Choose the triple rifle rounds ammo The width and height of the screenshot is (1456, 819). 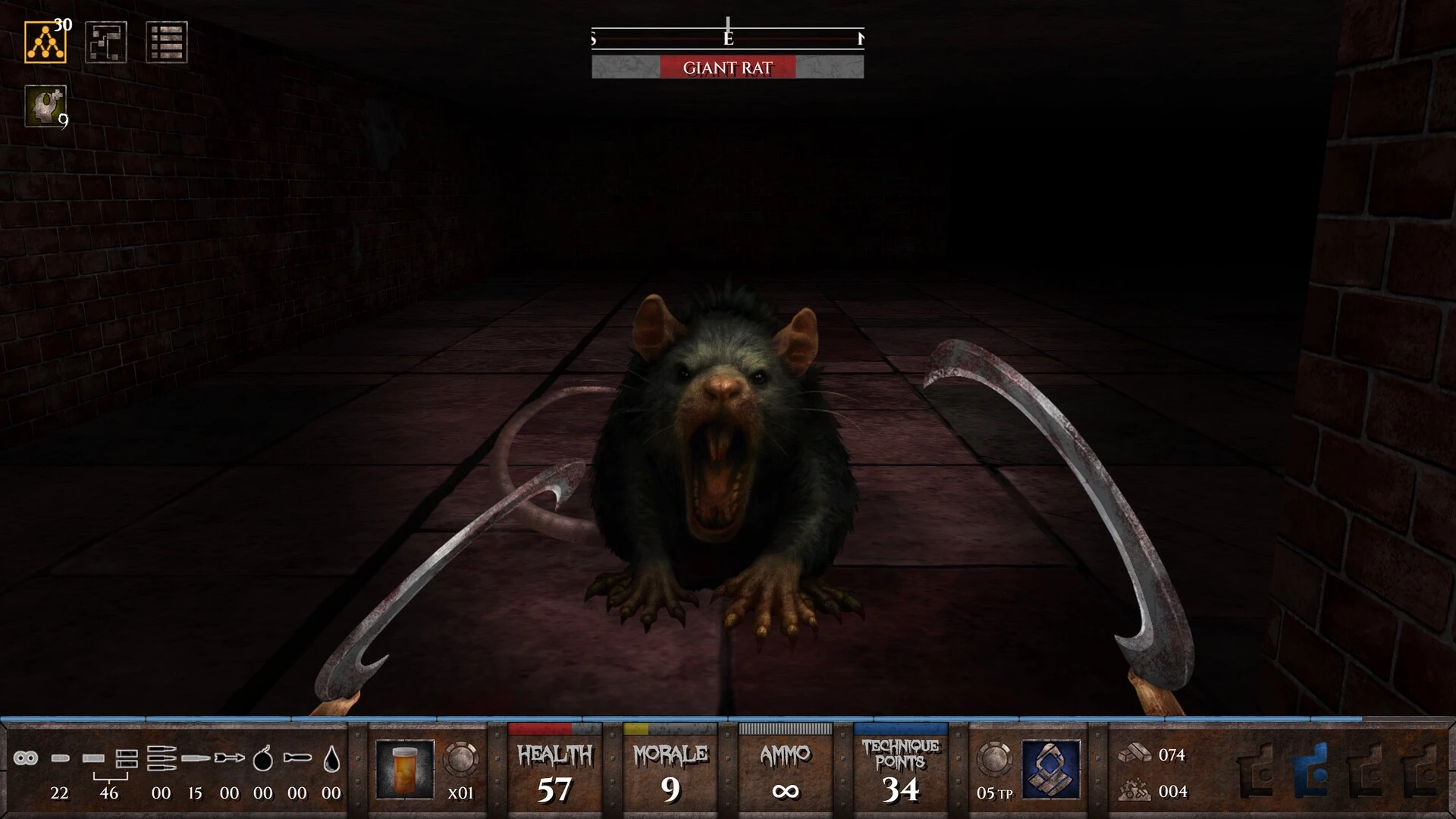tap(162, 758)
